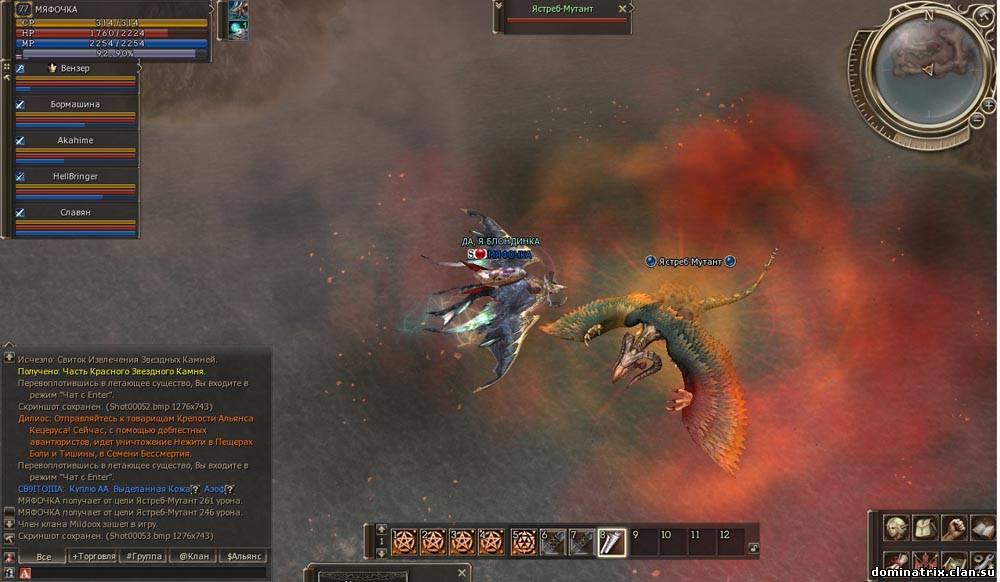1000x582 pixels.
Task: Zoom out the minimap with minus button
Action: tap(977, 121)
